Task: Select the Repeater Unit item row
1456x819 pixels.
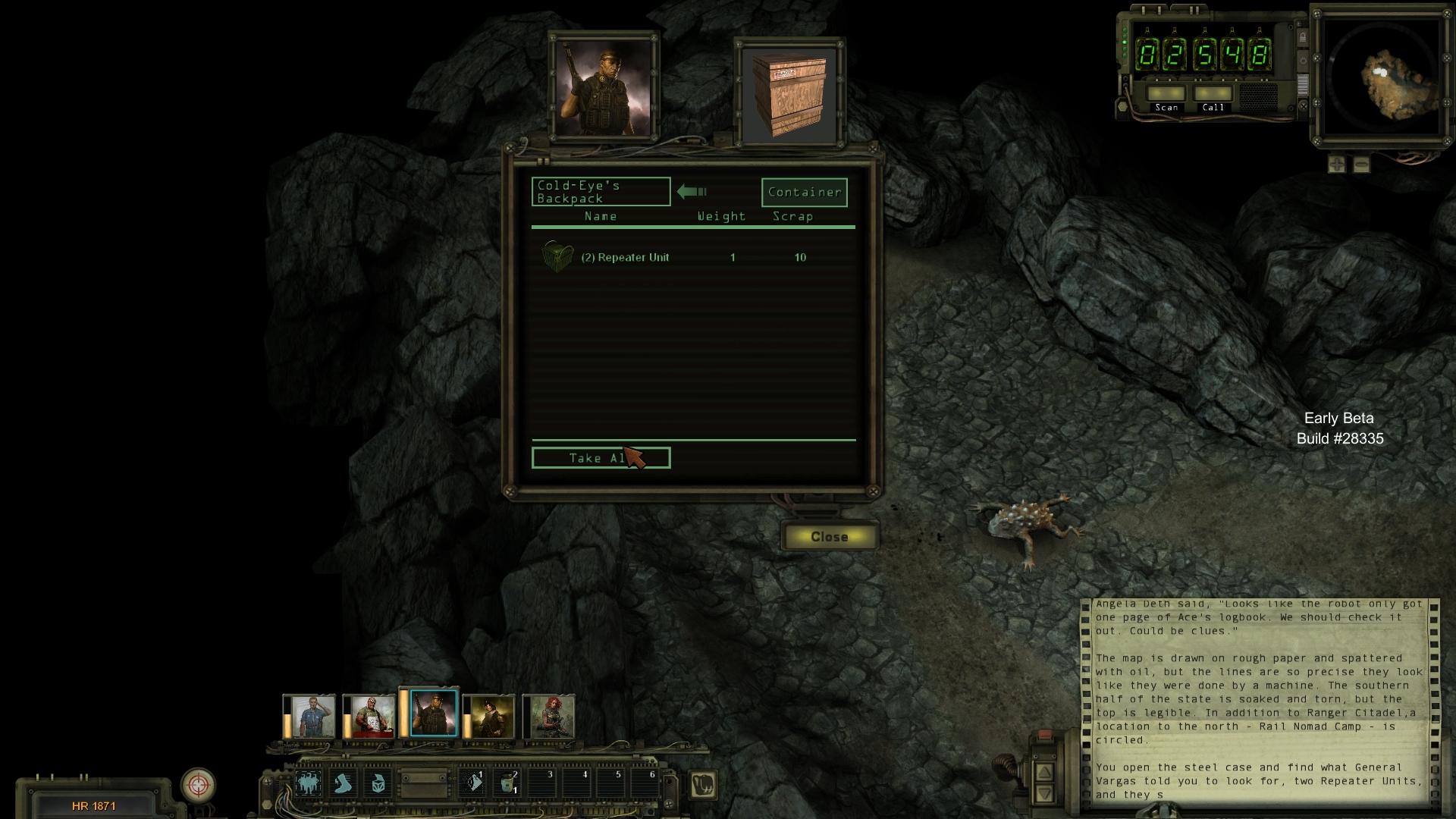Action: [625, 258]
